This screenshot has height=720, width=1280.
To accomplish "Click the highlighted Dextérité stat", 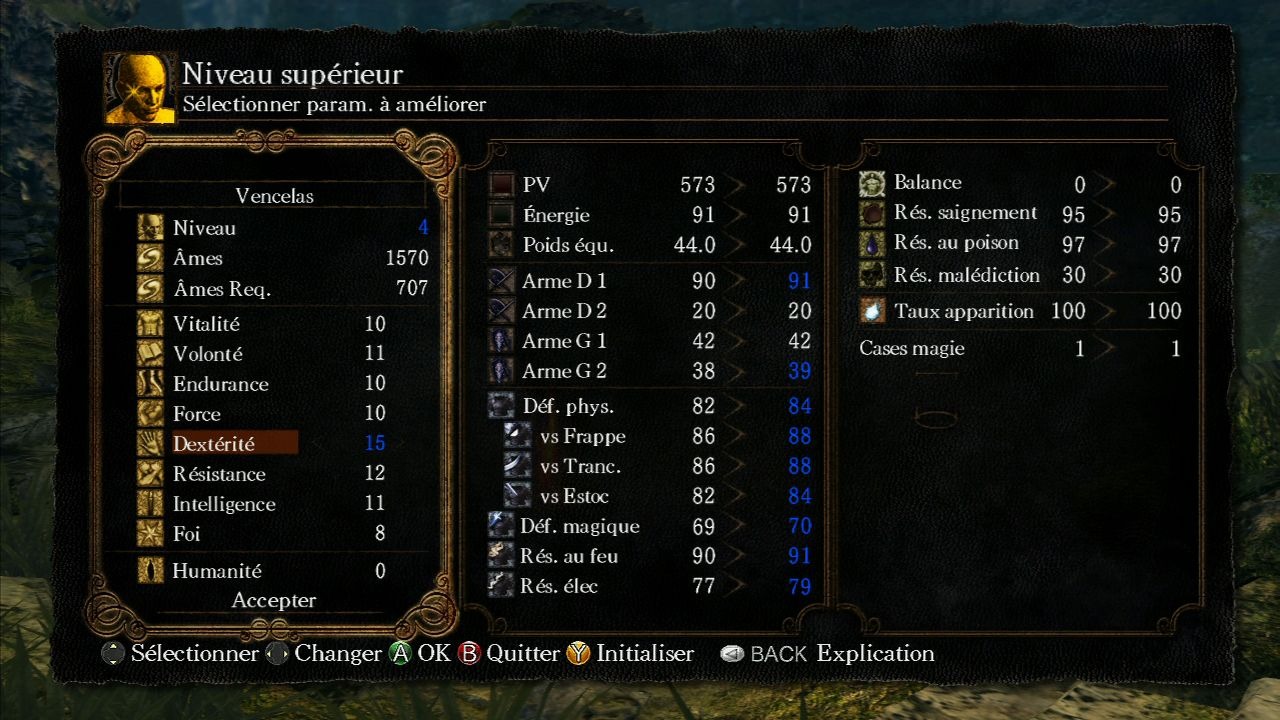I will point(214,443).
